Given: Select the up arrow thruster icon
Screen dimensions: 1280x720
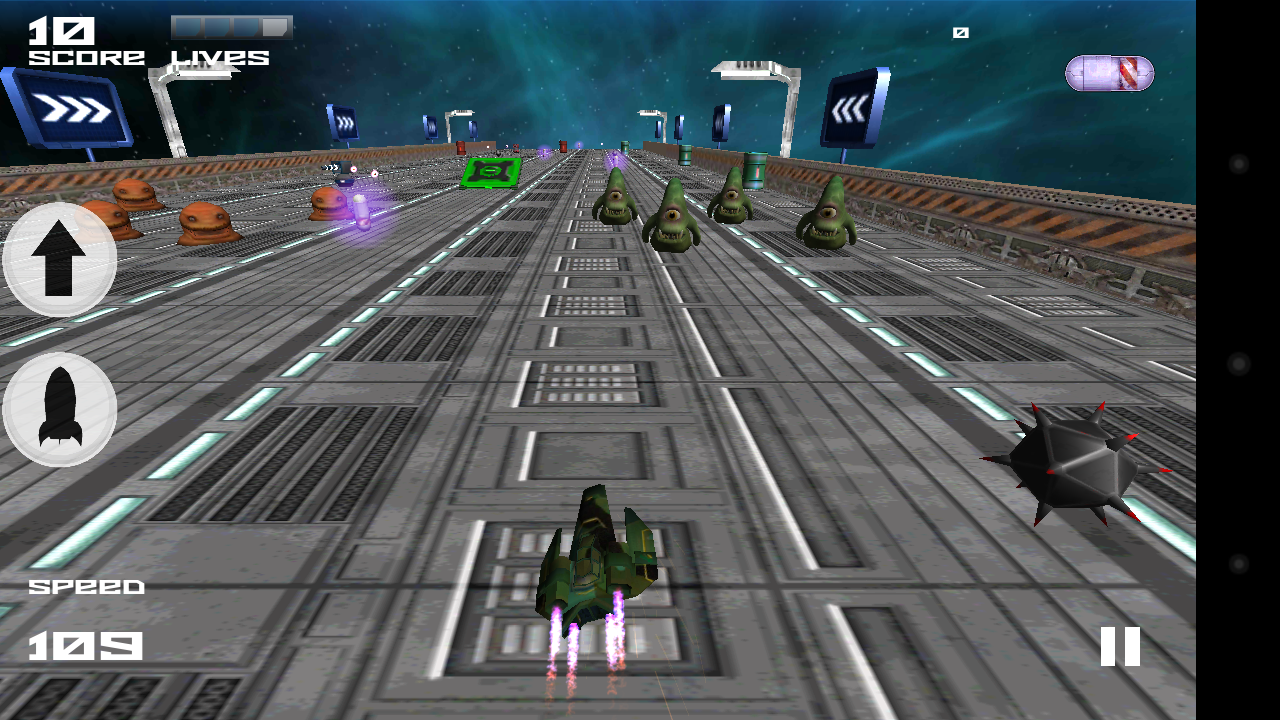Looking at the screenshot, I should click(57, 258).
